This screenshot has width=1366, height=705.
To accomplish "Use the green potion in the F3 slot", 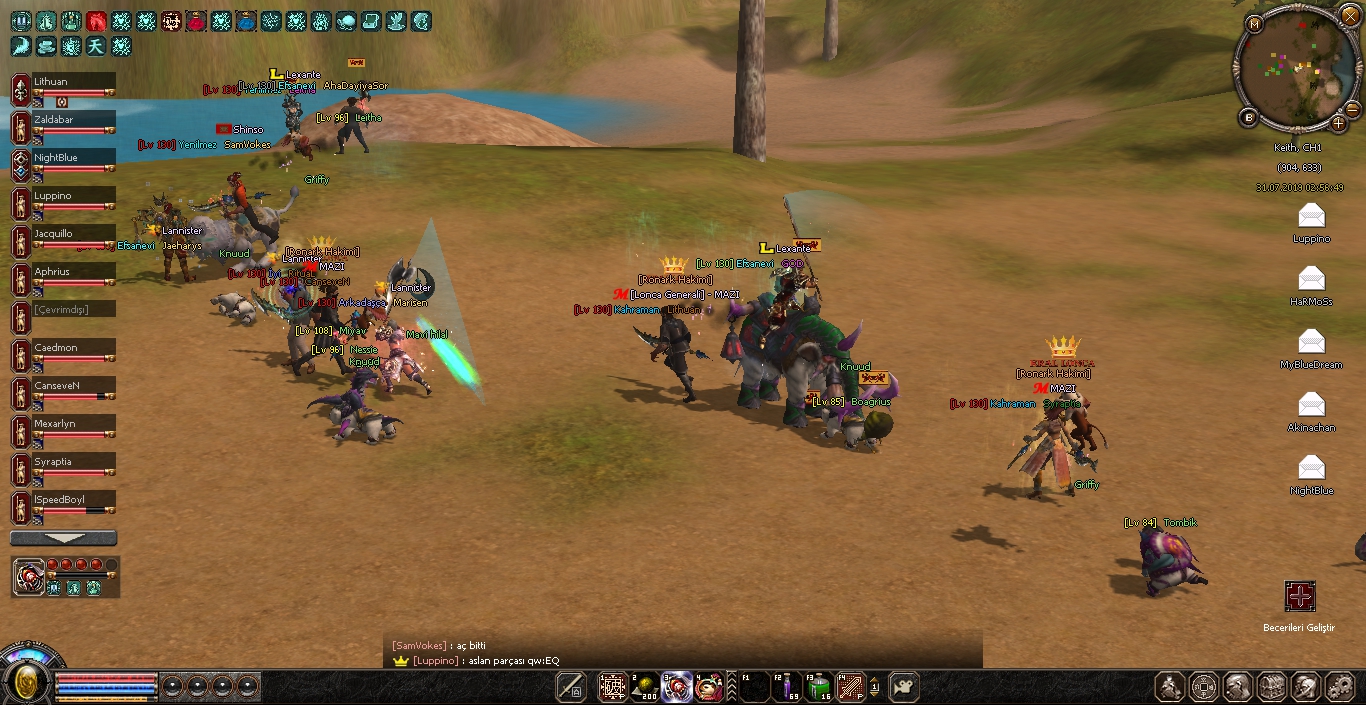I will [820, 687].
